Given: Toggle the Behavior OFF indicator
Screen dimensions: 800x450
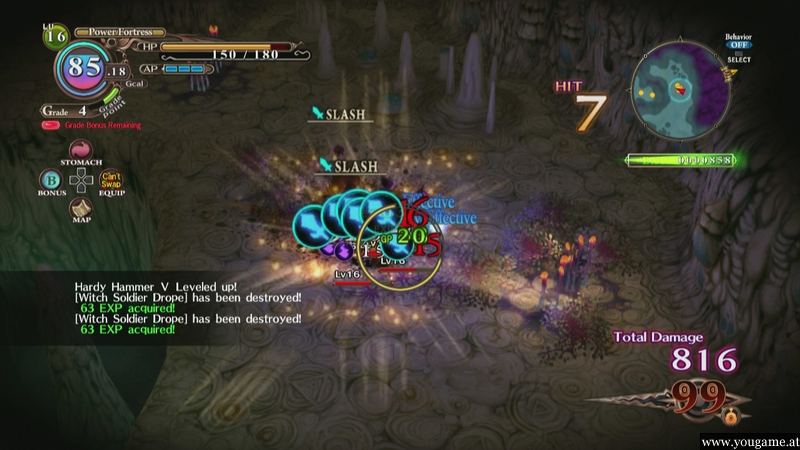Looking at the screenshot, I should [x=738, y=44].
